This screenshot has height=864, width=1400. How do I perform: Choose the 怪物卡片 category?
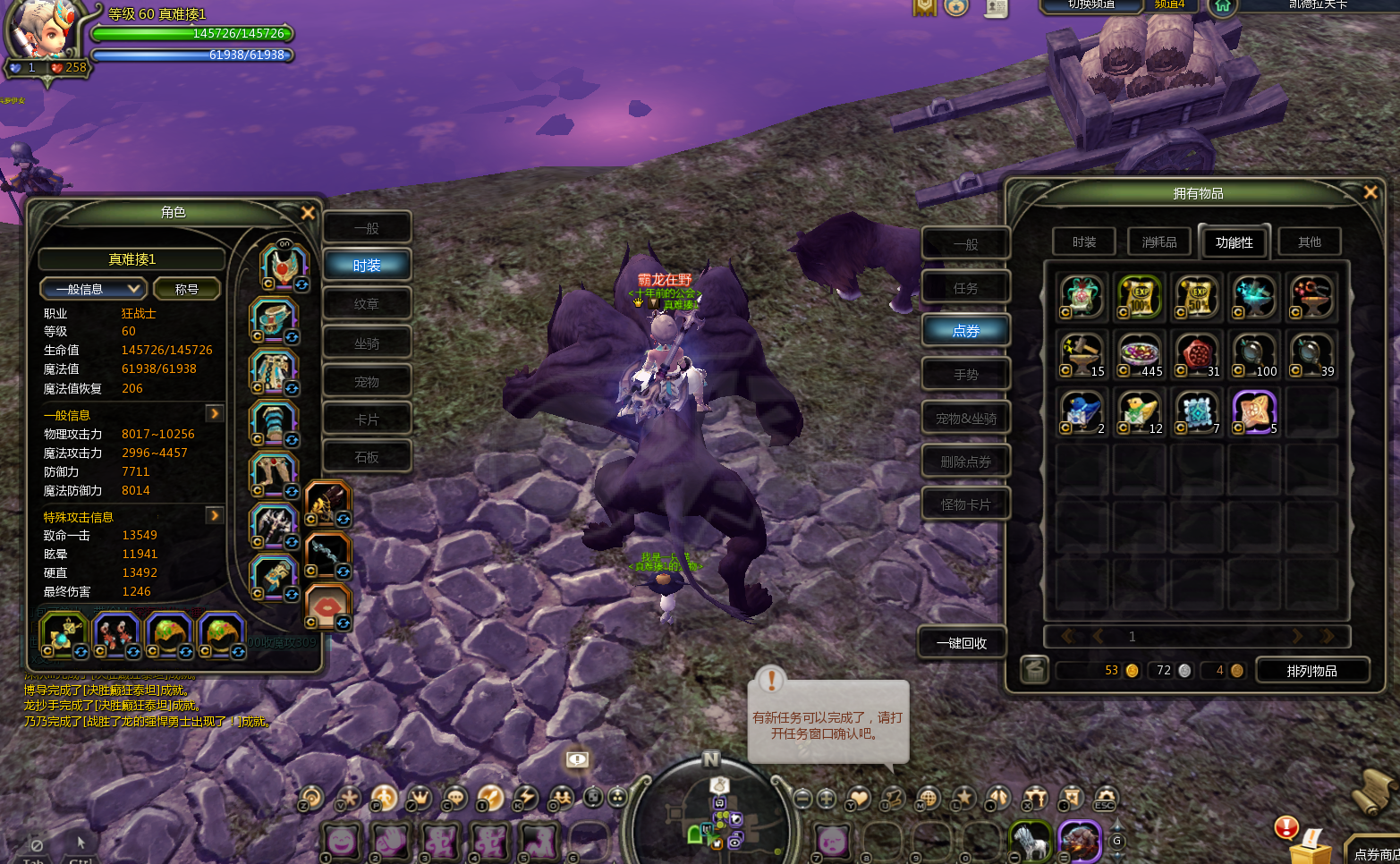(965, 504)
